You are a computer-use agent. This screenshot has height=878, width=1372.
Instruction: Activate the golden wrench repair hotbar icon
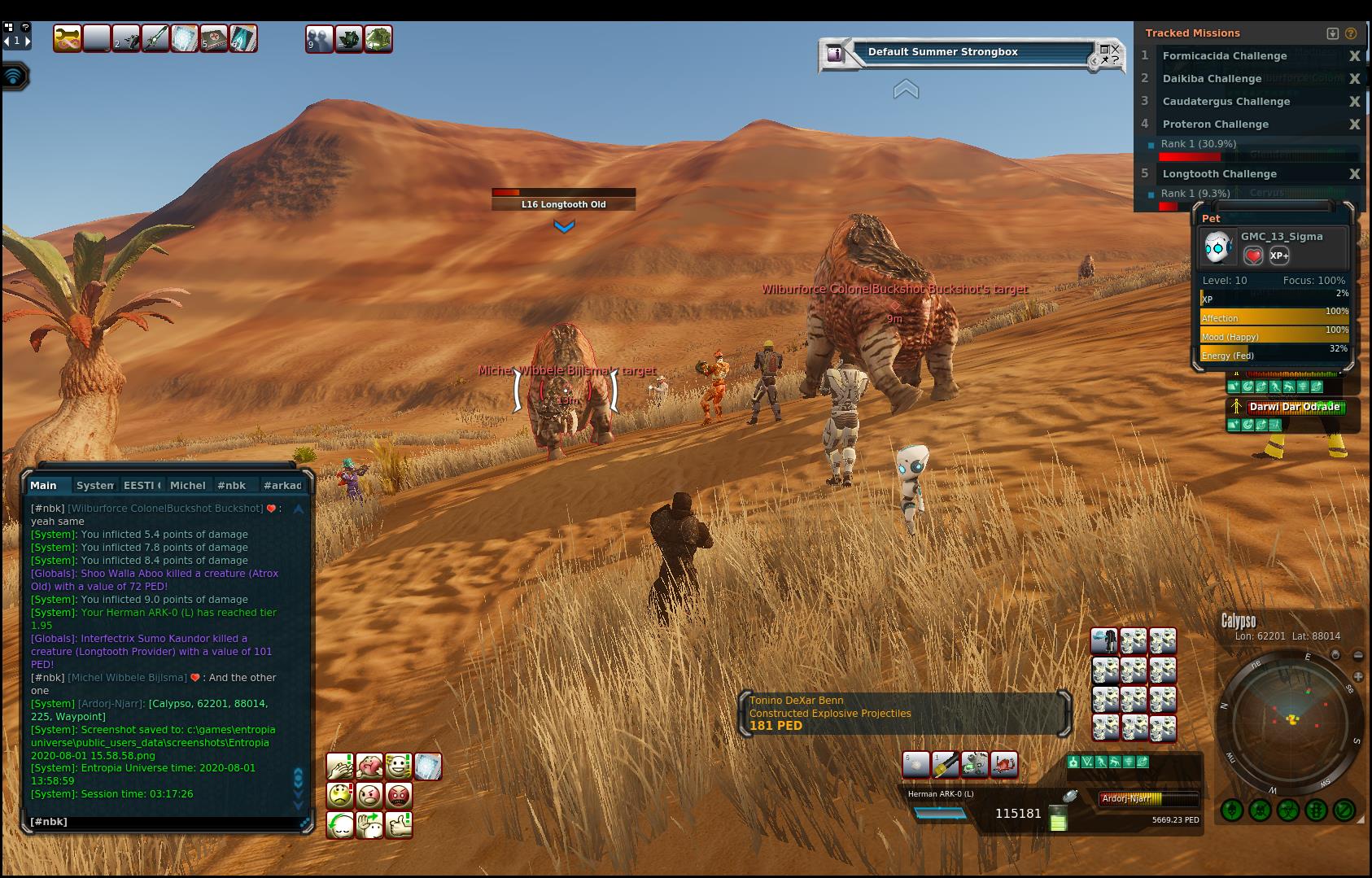(x=68, y=39)
